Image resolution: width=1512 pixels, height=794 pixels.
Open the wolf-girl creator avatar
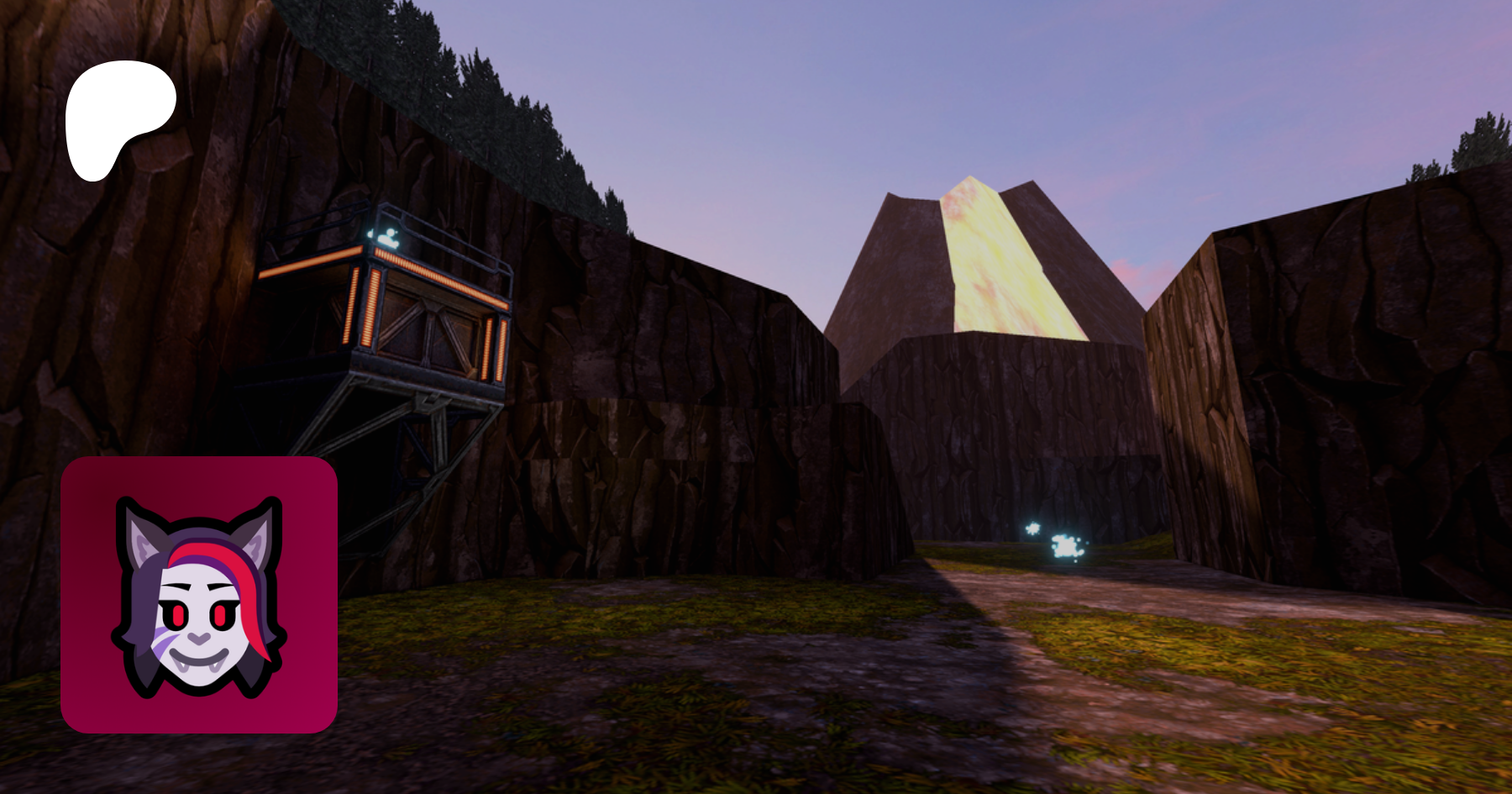[199, 595]
